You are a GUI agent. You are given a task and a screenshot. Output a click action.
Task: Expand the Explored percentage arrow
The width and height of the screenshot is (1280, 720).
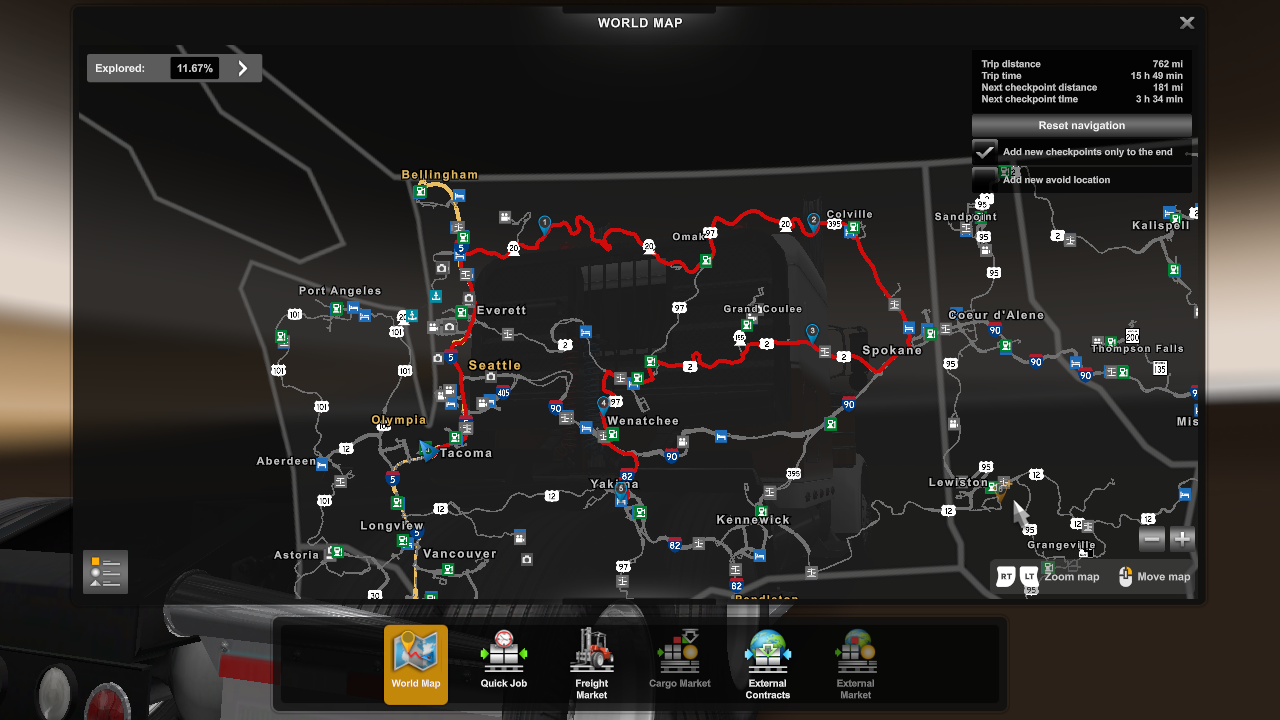242,68
